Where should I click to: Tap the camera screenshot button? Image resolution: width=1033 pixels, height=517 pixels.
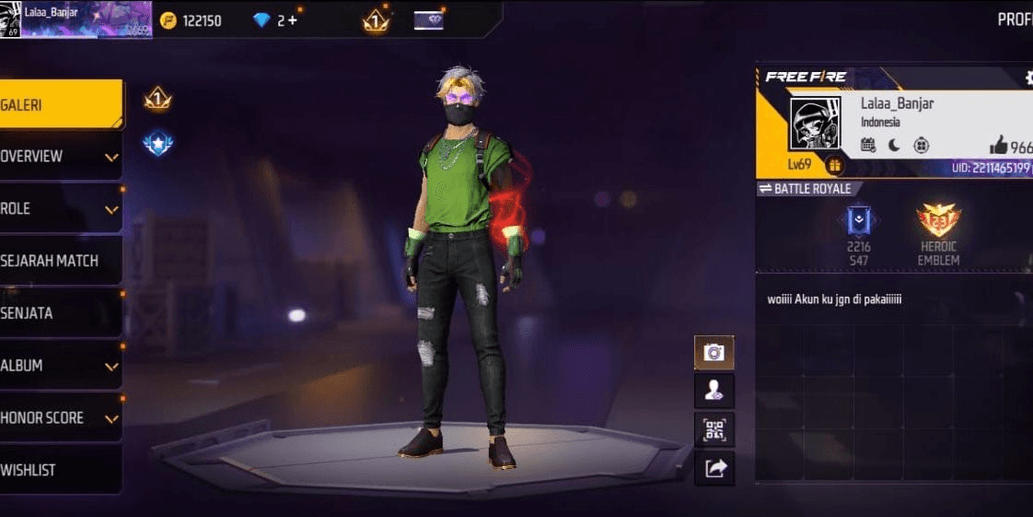tap(714, 352)
